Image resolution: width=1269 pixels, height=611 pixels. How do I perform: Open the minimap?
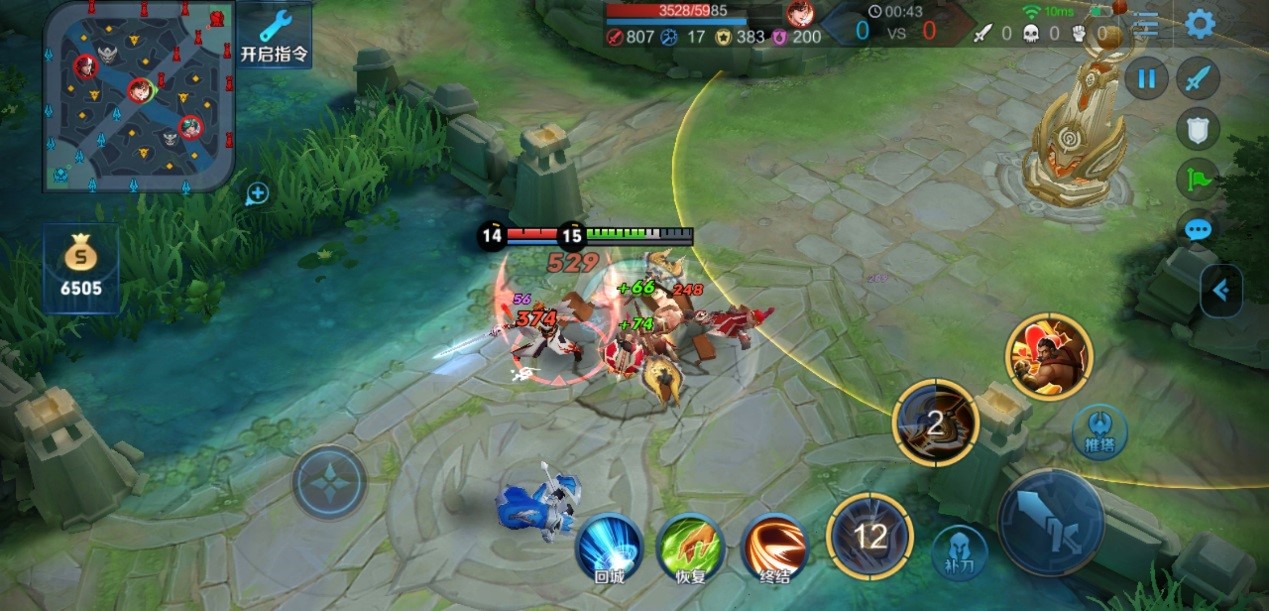[138, 96]
